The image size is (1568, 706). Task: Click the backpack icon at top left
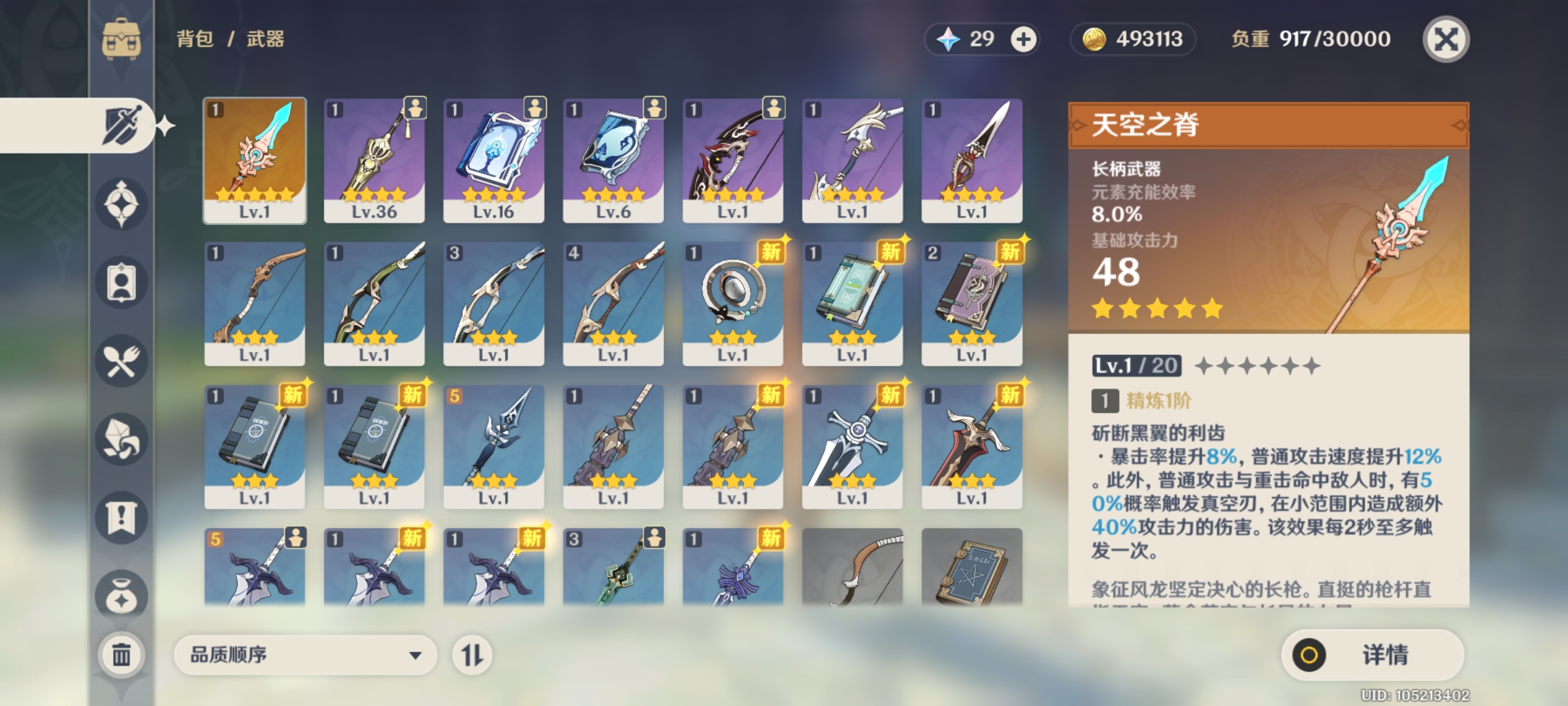coord(121,37)
